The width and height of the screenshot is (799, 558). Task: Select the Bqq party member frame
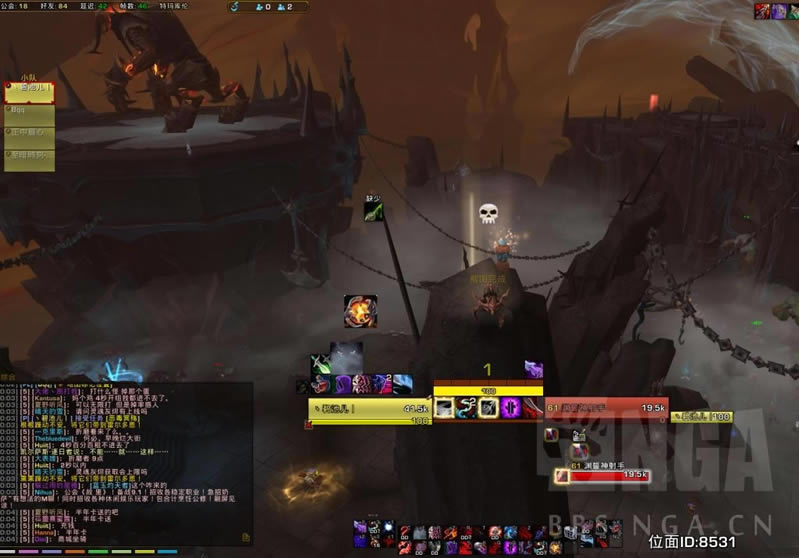pos(29,111)
